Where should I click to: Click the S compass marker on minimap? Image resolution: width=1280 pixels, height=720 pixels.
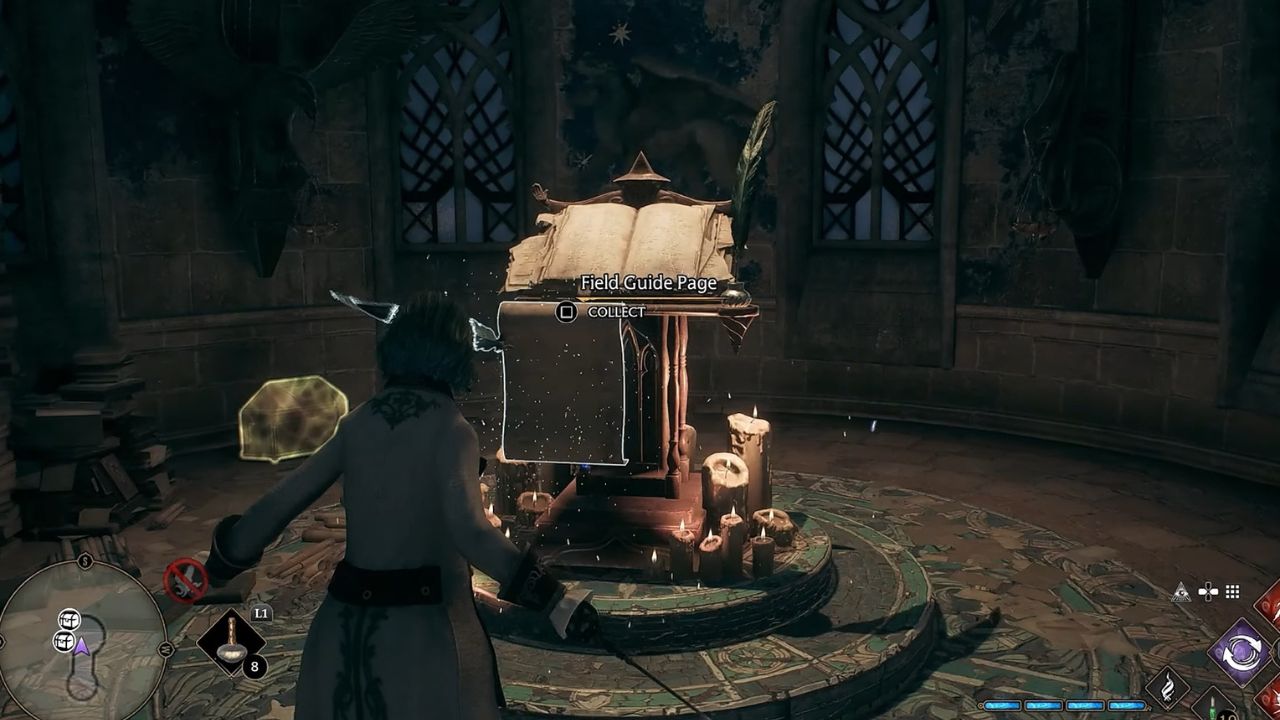click(x=84, y=560)
